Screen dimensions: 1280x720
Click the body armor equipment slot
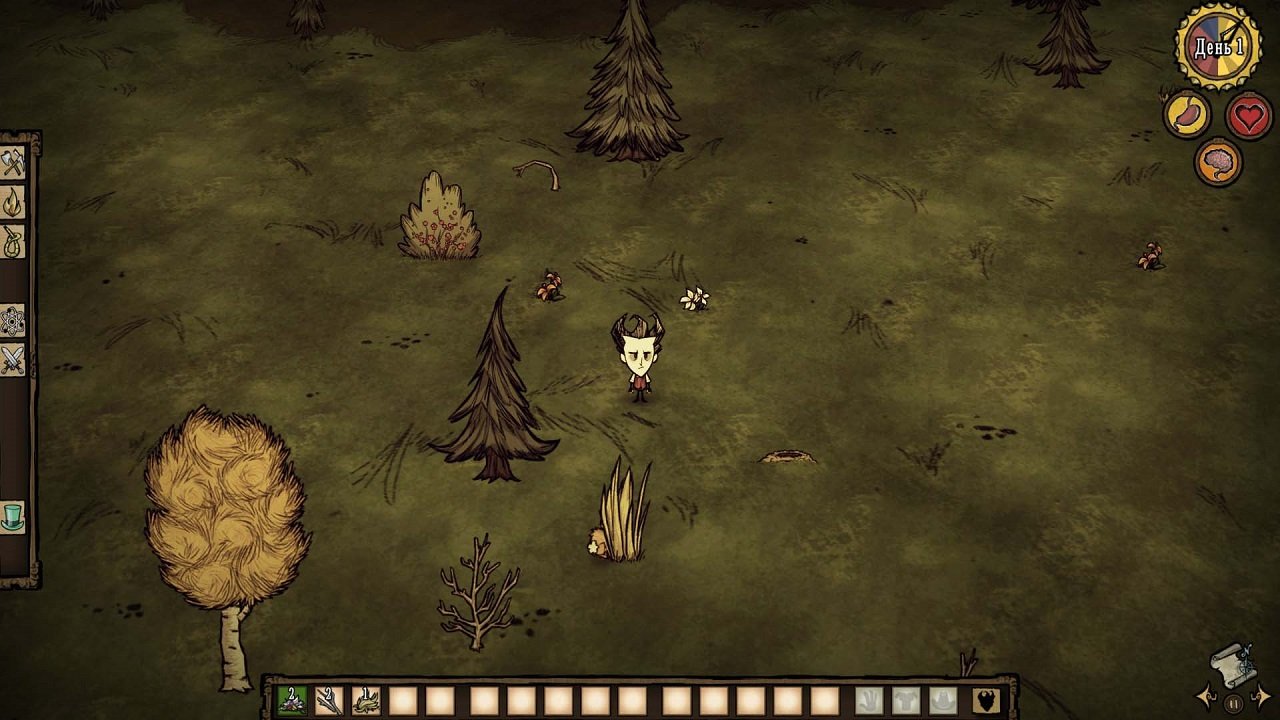click(906, 699)
